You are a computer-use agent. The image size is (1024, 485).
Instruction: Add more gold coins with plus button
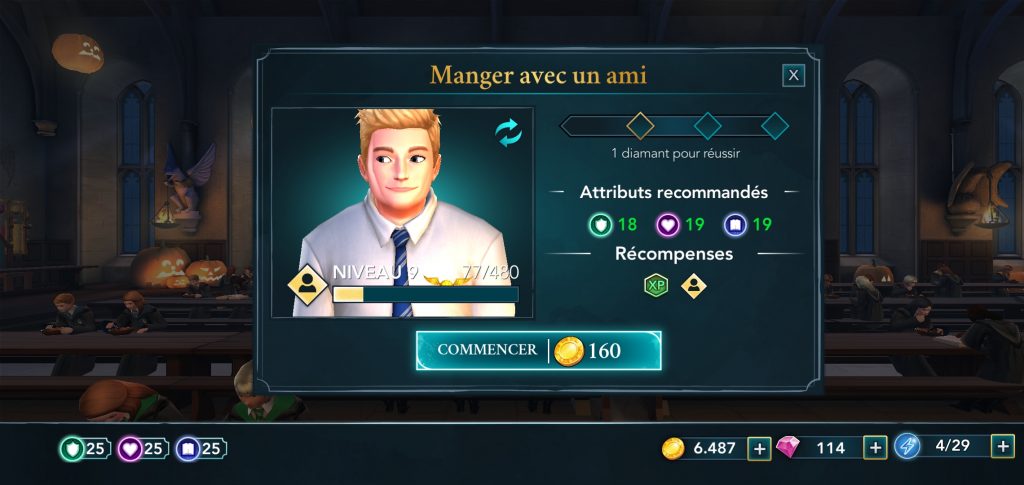tap(759, 448)
